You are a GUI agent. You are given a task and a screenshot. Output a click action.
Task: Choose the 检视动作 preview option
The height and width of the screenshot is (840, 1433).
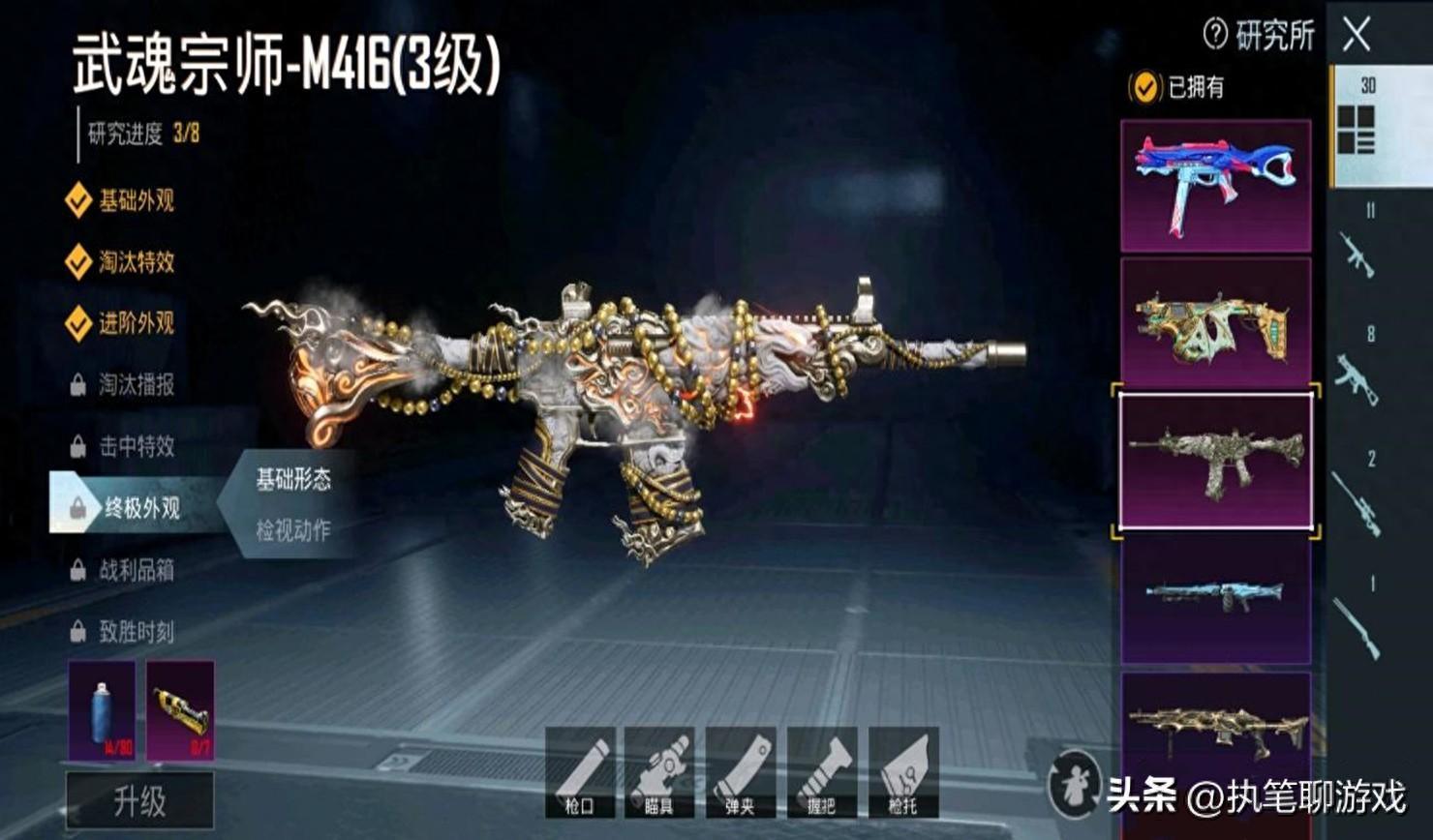click(292, 530)
